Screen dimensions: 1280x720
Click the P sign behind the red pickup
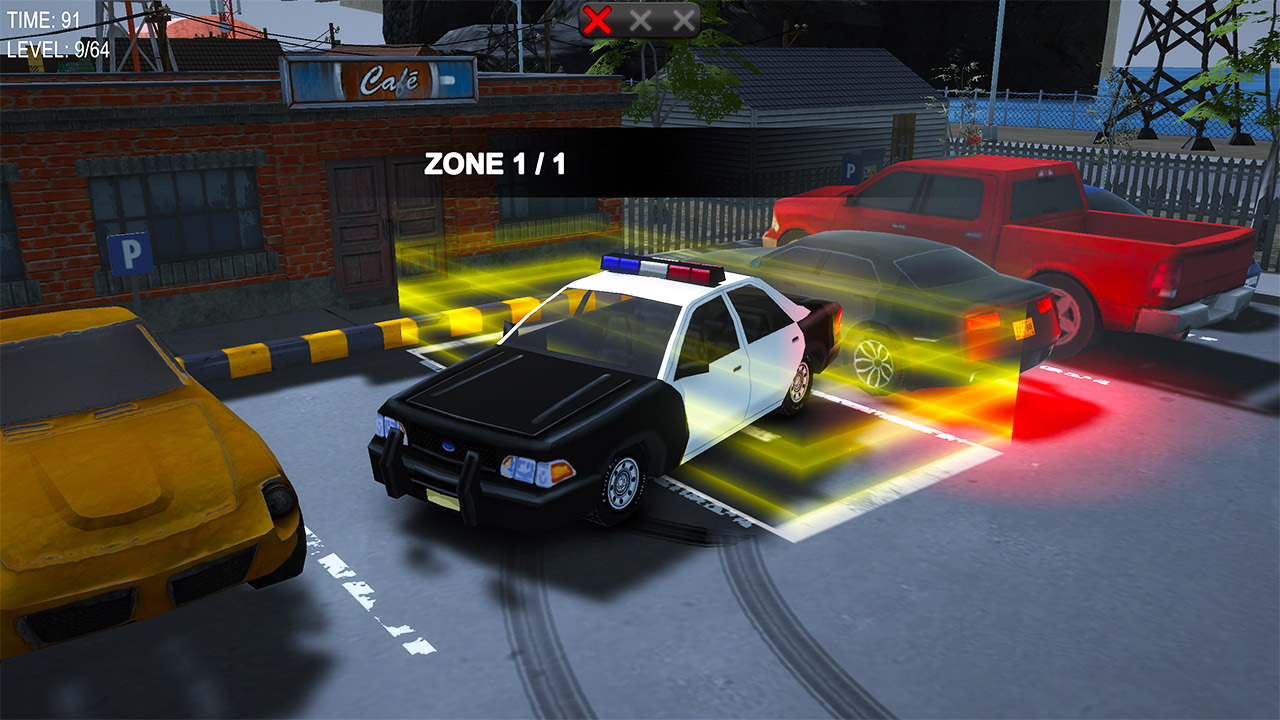coord(851,170)
